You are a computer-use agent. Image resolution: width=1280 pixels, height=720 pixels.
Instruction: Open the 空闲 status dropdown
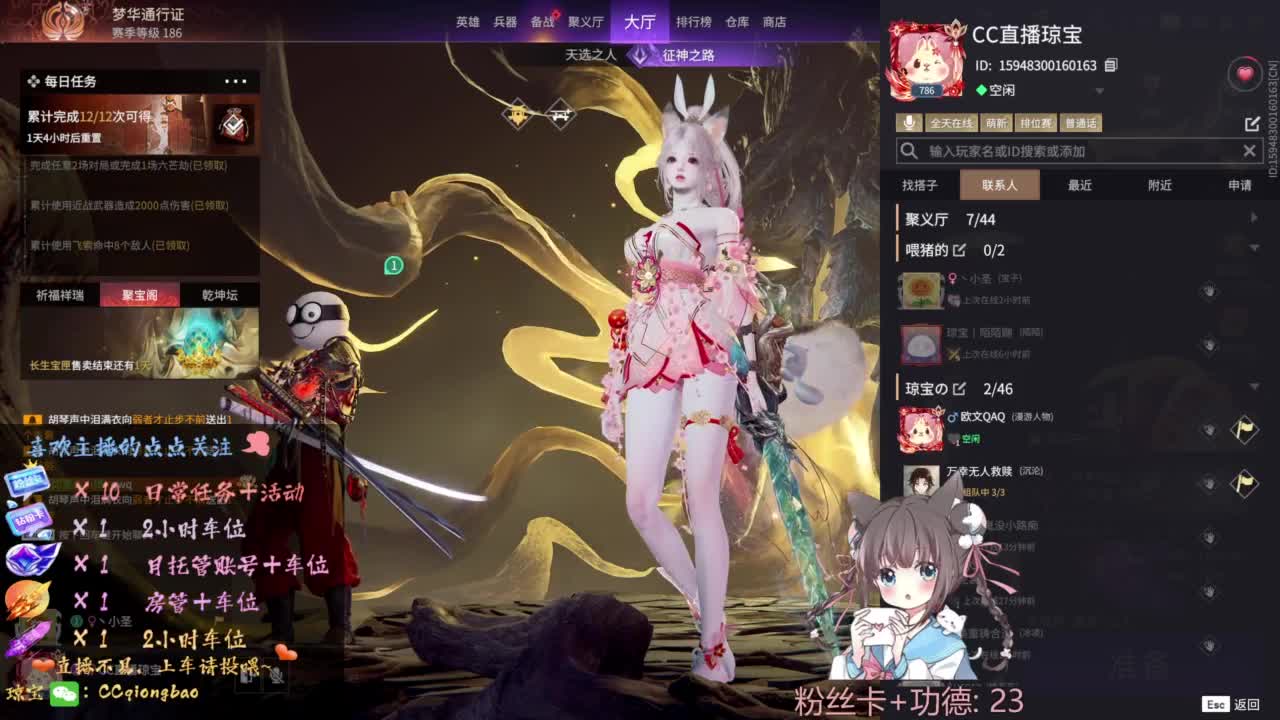[1100, 90]
